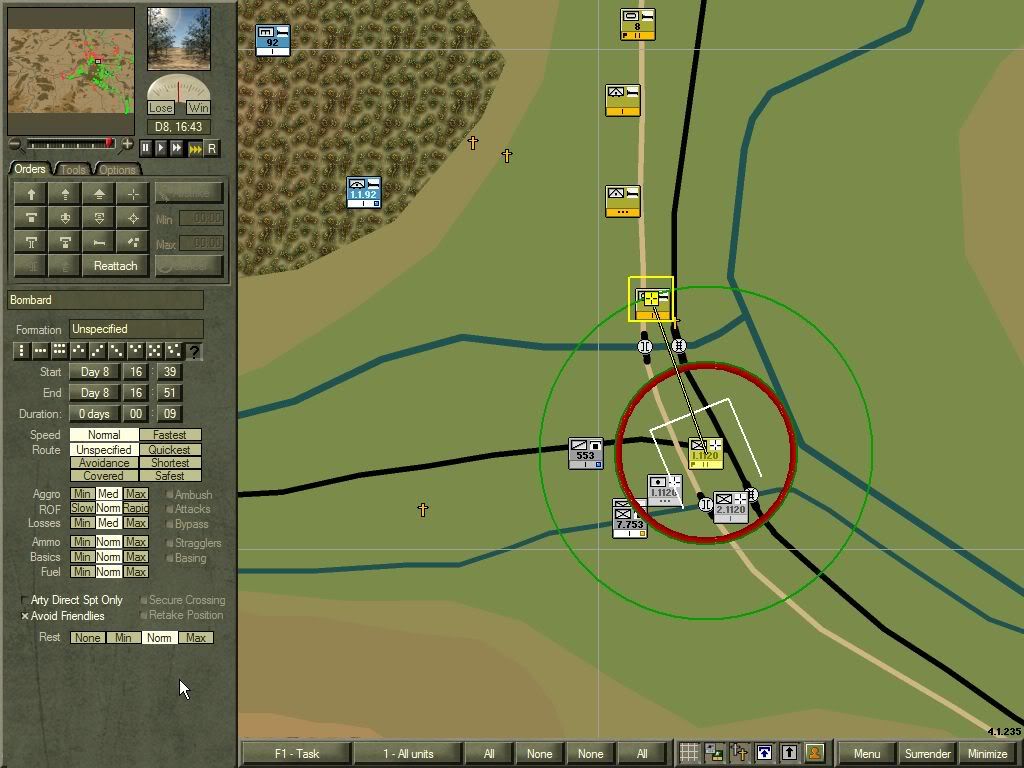
Task: Pause the game simulation
Action: [x=146, y=148]
